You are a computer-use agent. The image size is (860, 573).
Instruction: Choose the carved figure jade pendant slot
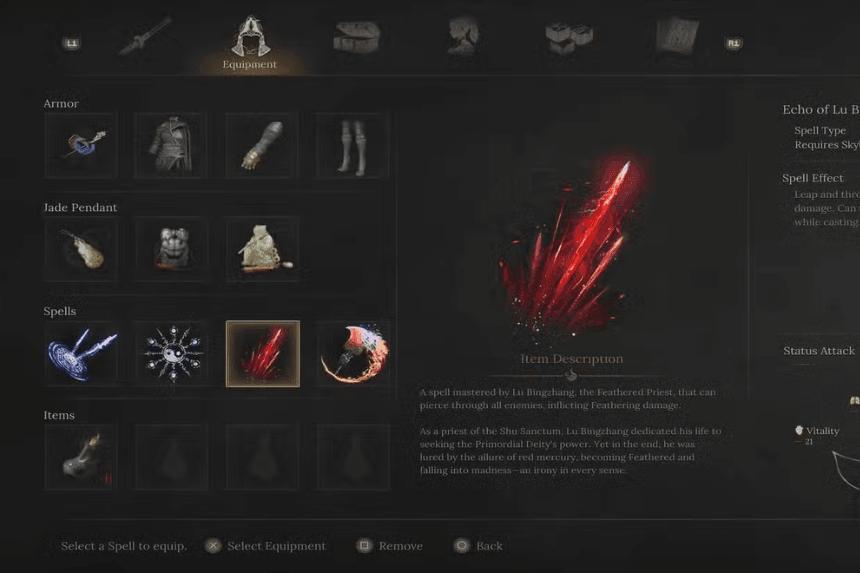(x=171, y=250)
